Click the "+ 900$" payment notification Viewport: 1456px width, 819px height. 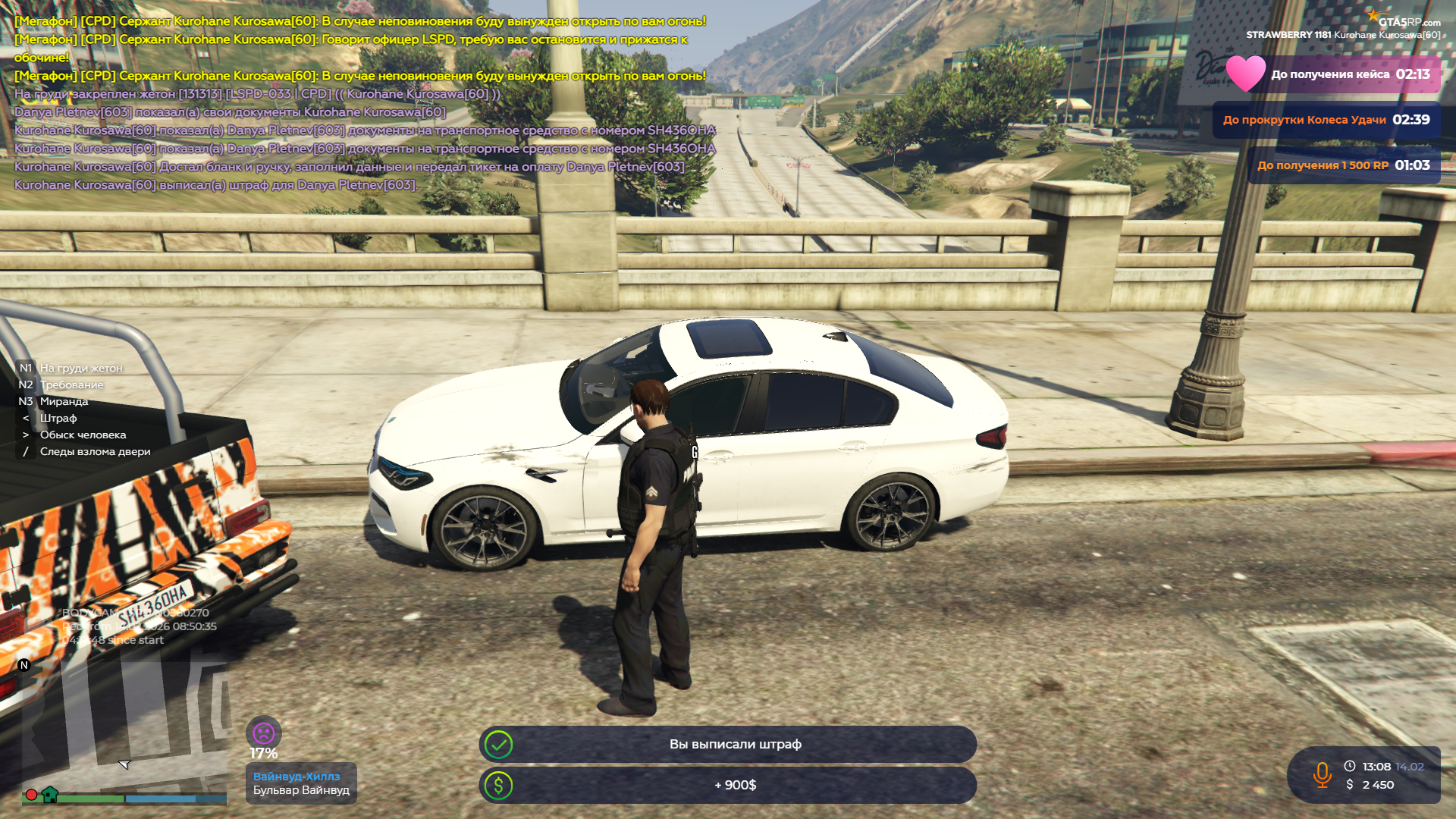[728, 786]
